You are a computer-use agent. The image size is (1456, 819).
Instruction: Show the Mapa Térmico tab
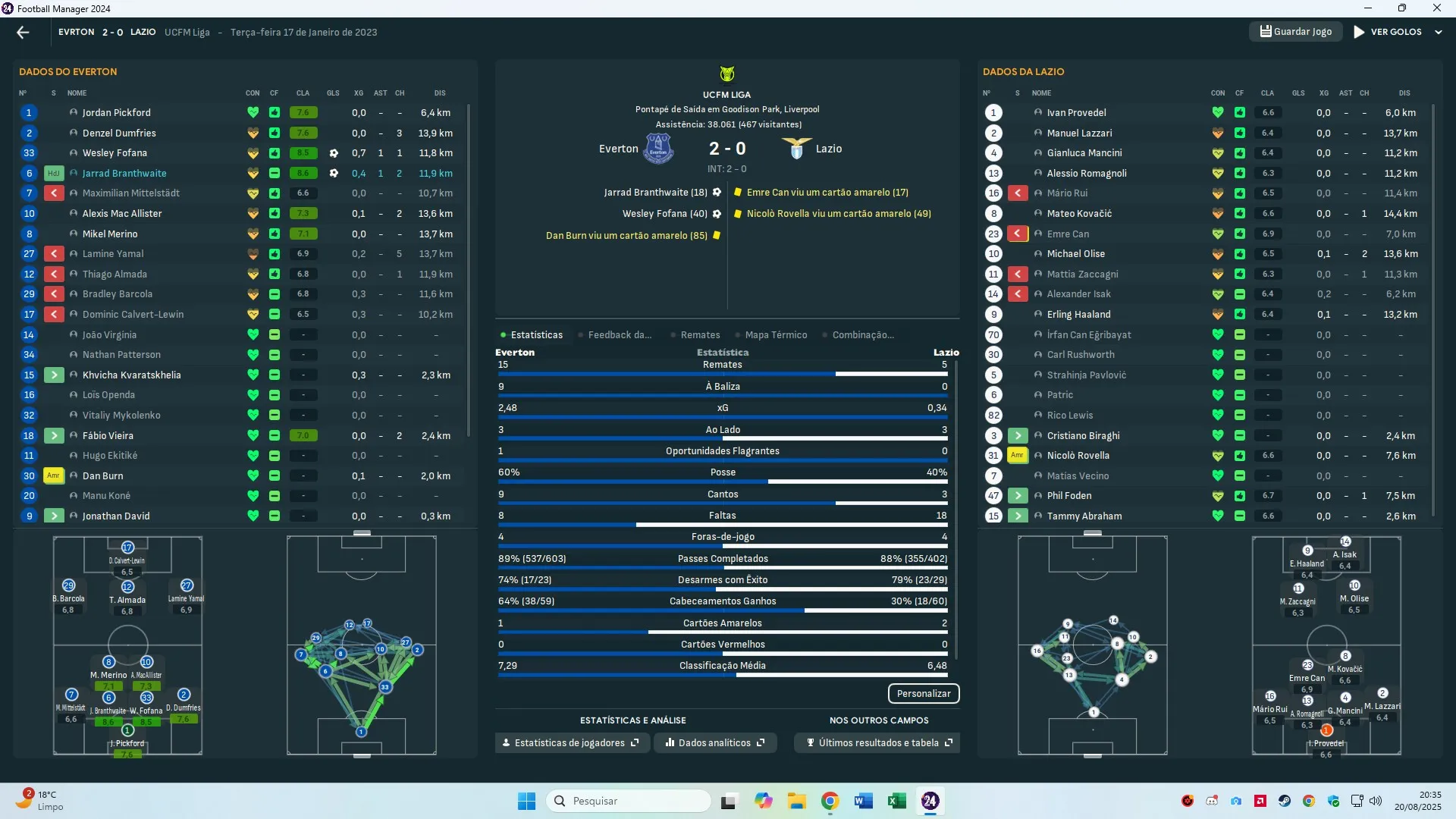point(775,334)
